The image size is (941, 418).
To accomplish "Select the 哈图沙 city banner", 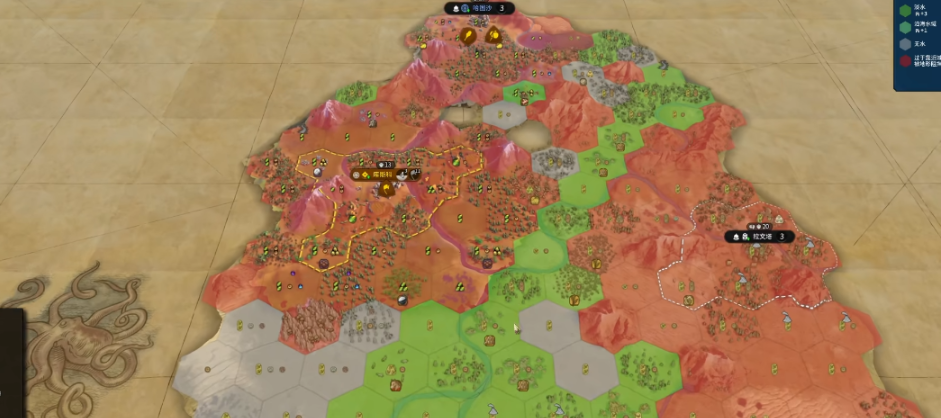I will click(480, 8).
